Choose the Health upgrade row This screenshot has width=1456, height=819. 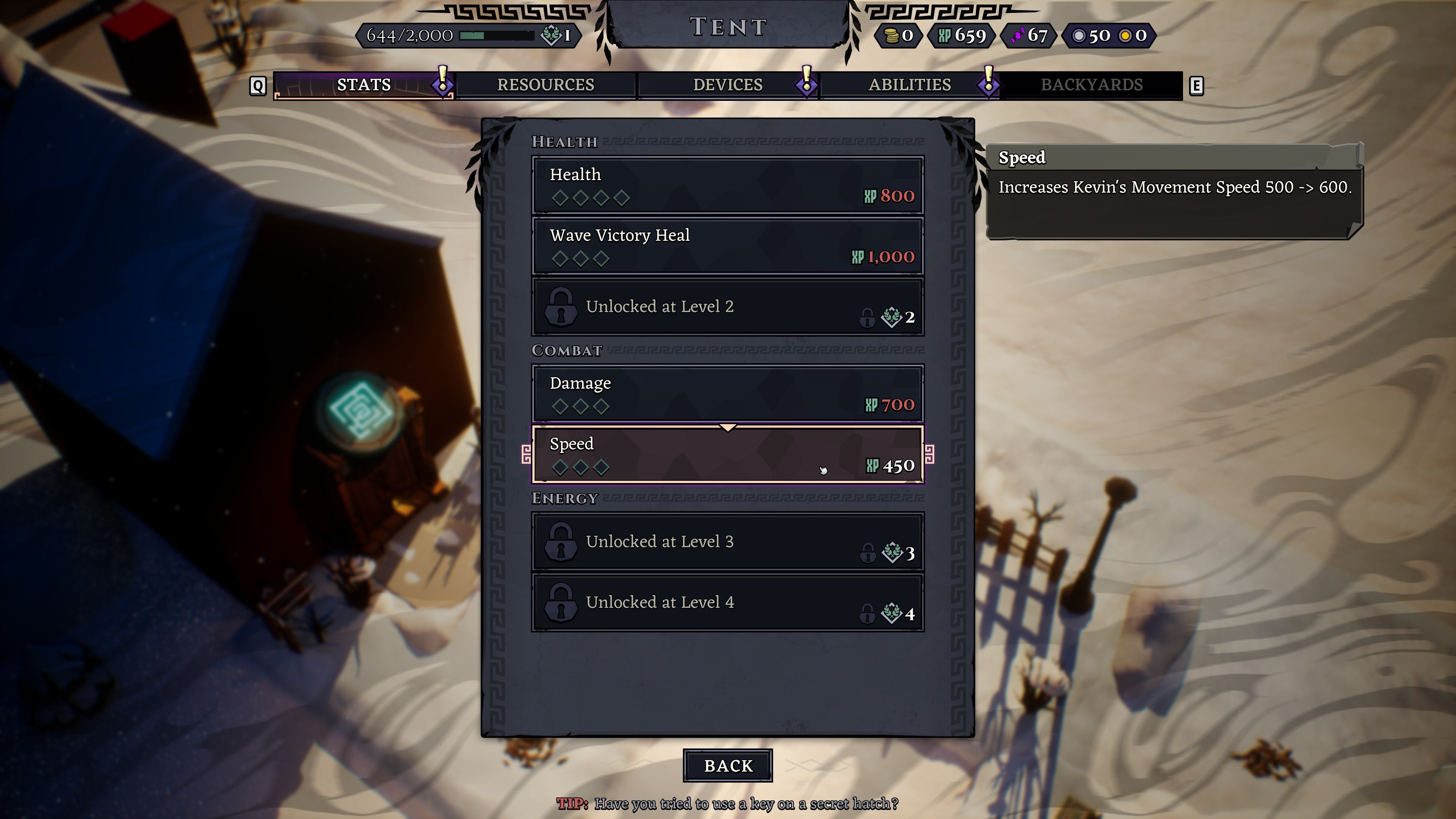point(728,185)
